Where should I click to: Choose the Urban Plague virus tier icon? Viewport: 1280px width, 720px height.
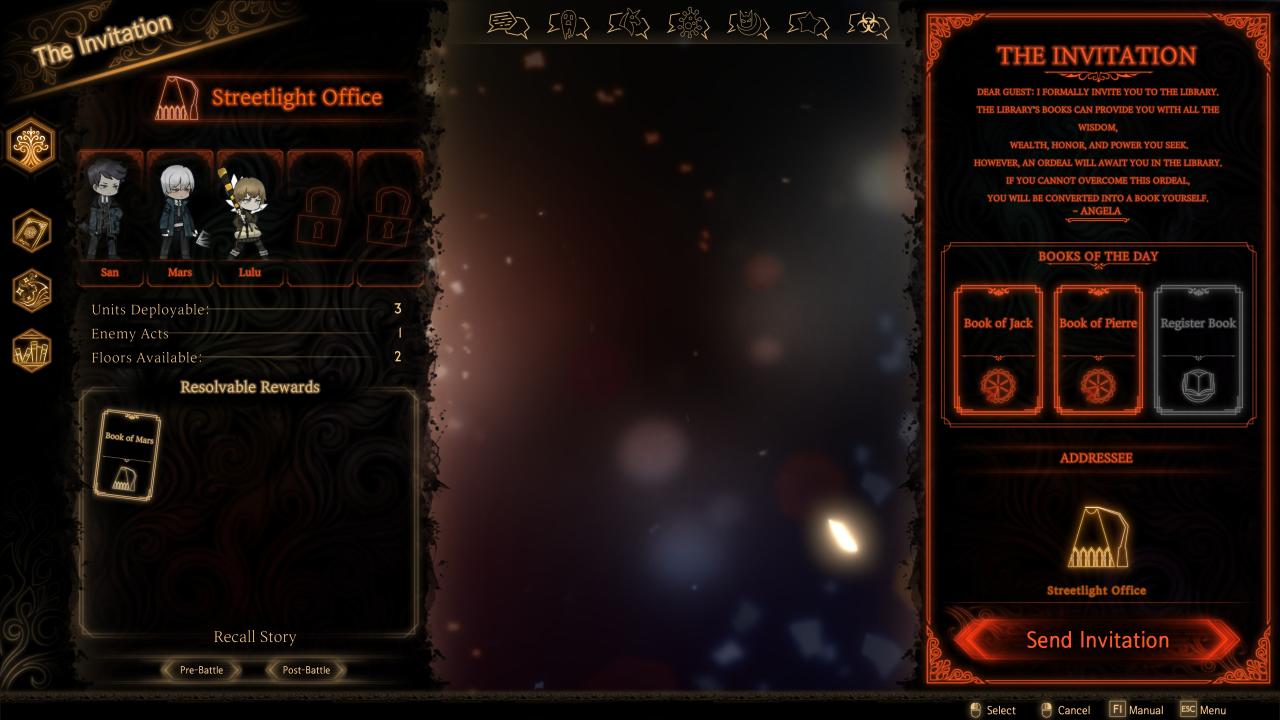point(687,25)
